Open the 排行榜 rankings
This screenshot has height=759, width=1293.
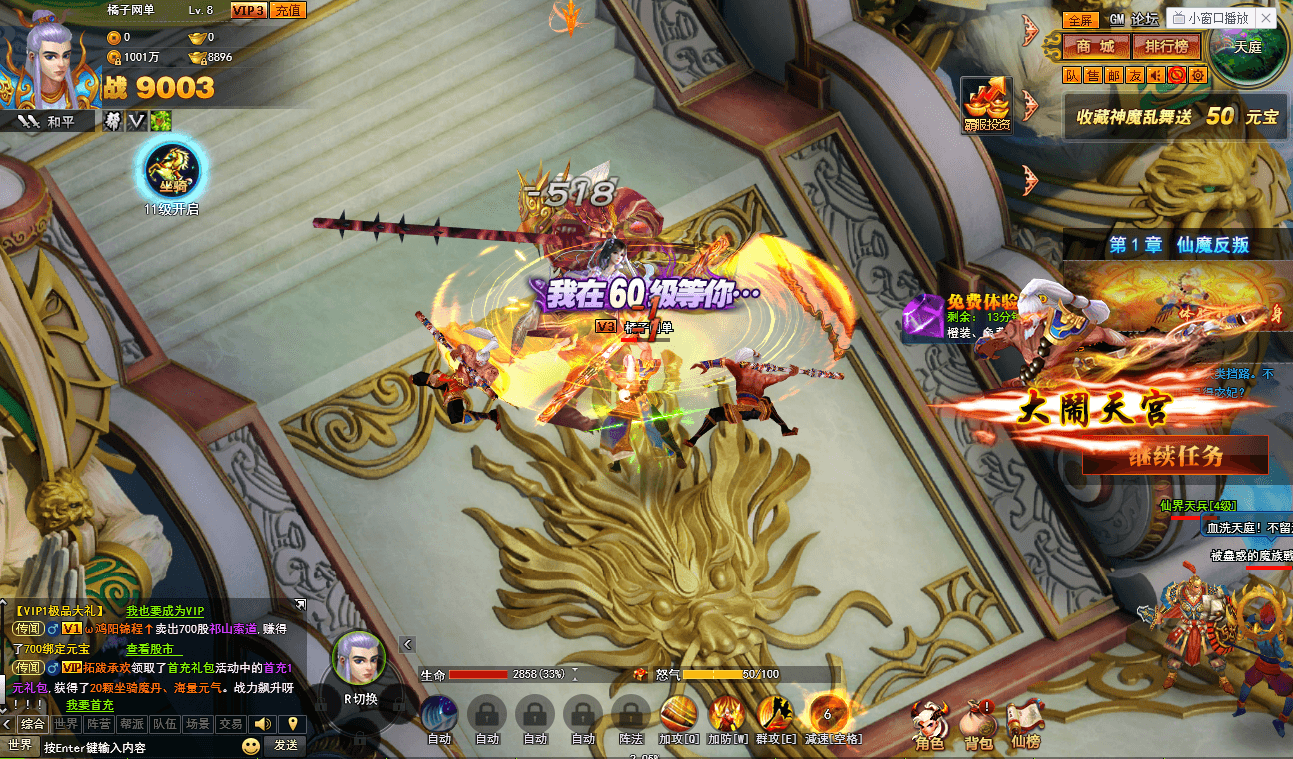(1166, 46)
